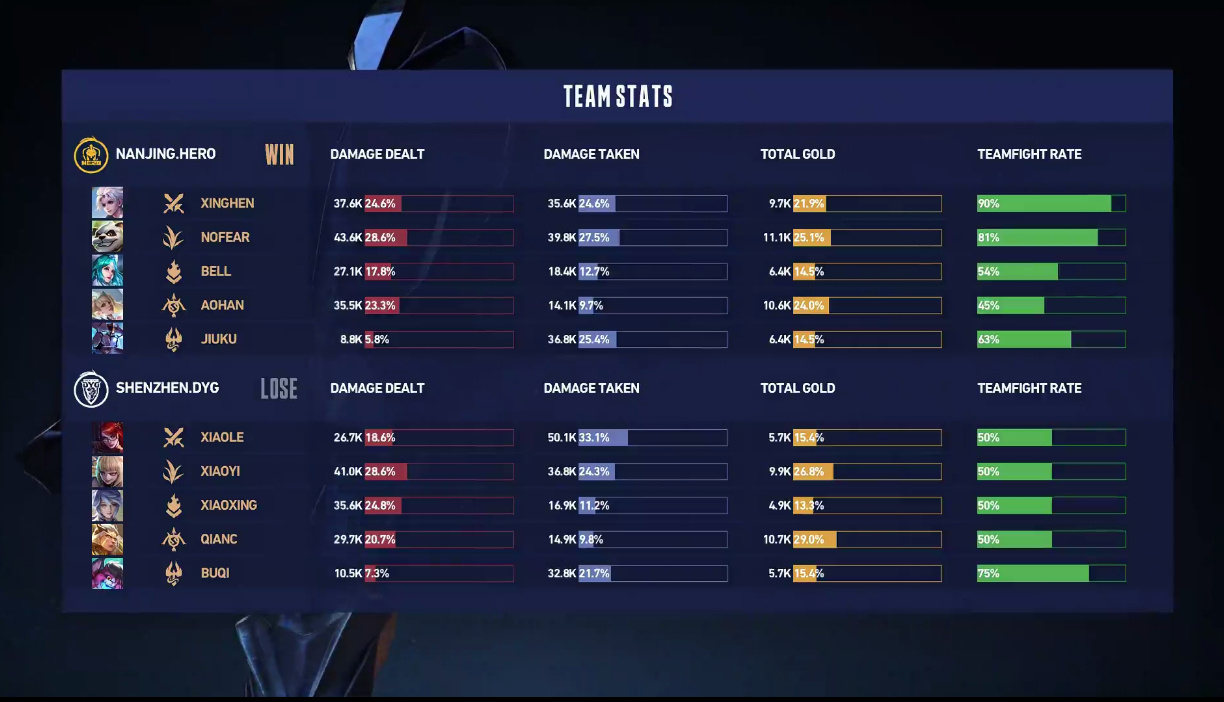Click NOFEAR's panda hero portrait
The height and width of the screenshot is (702, 1224).
(108, 237)
